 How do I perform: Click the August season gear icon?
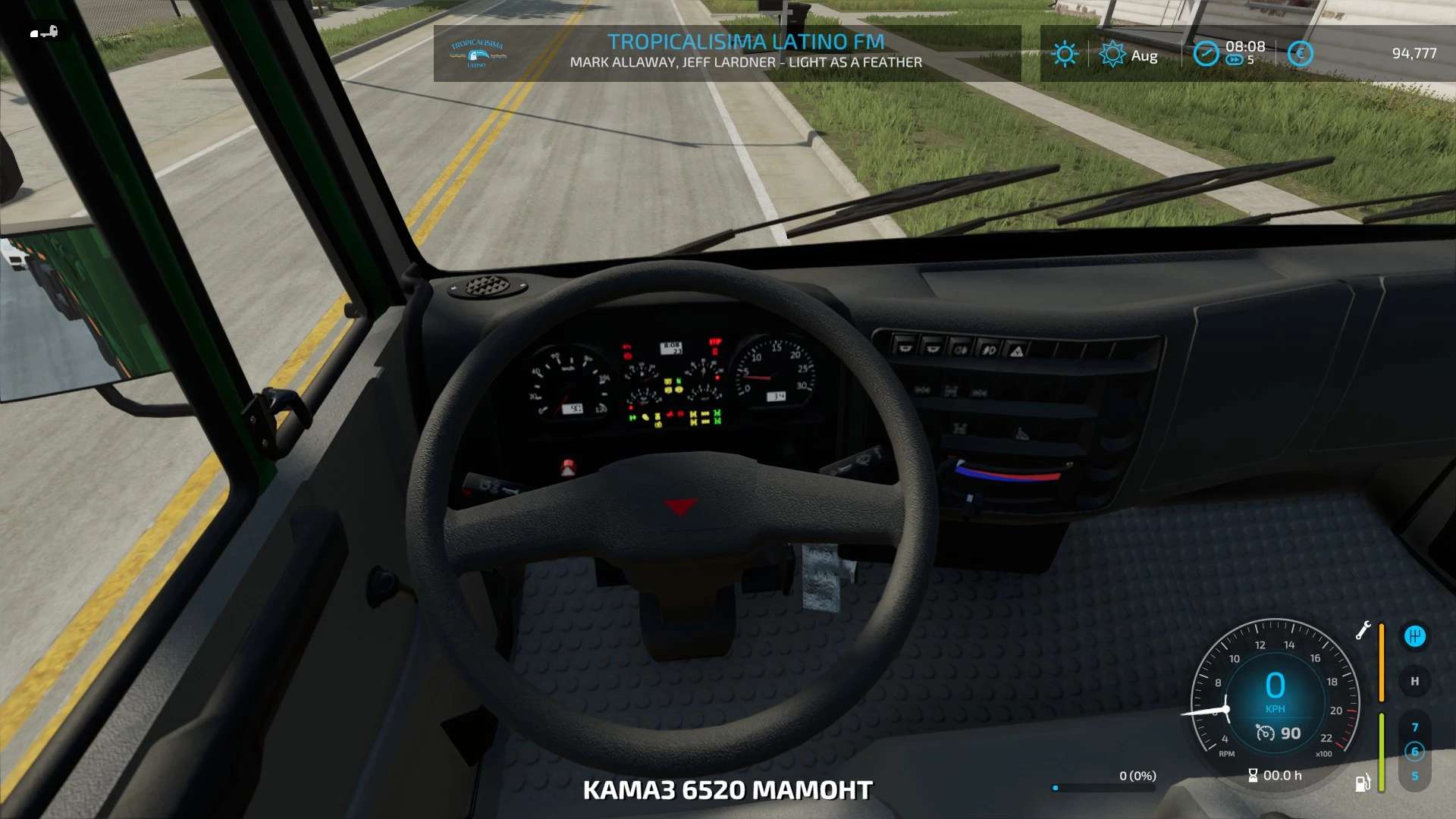[x=1112, y=54]
